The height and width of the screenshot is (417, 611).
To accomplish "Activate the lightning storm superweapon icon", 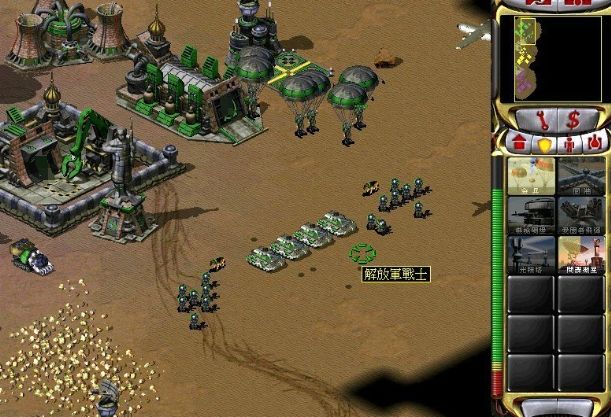I will [x=581, y=254].
